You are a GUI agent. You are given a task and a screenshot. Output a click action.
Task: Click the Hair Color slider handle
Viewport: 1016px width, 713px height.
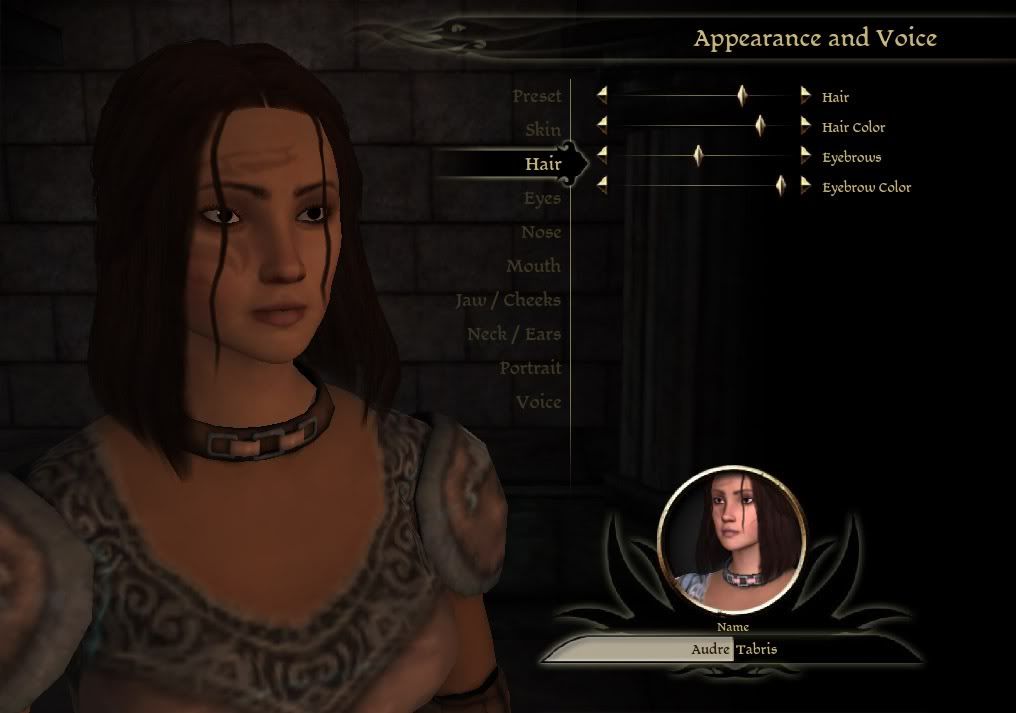pos(760,126)
